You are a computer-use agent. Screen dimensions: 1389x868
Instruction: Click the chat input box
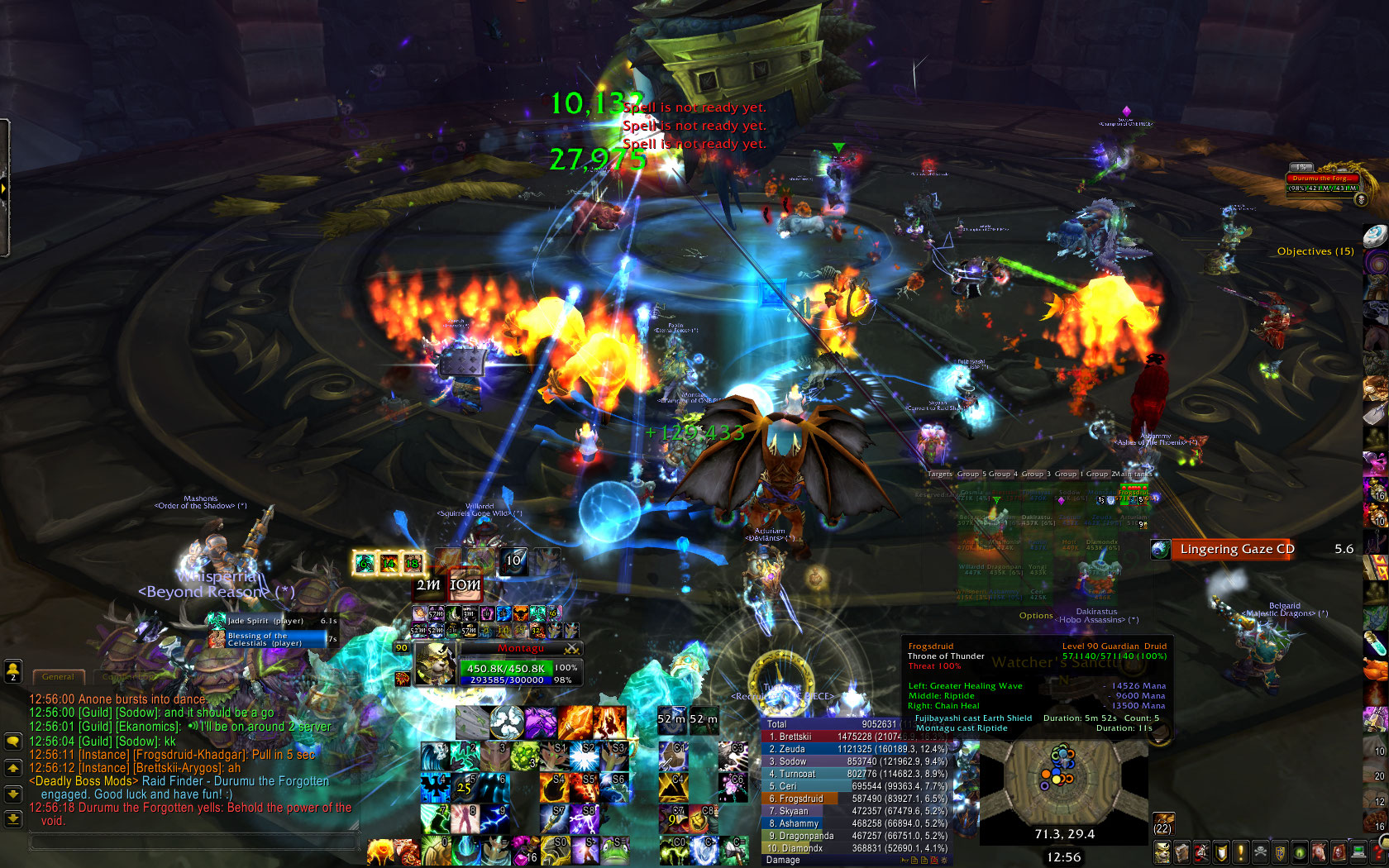point(194,842)
